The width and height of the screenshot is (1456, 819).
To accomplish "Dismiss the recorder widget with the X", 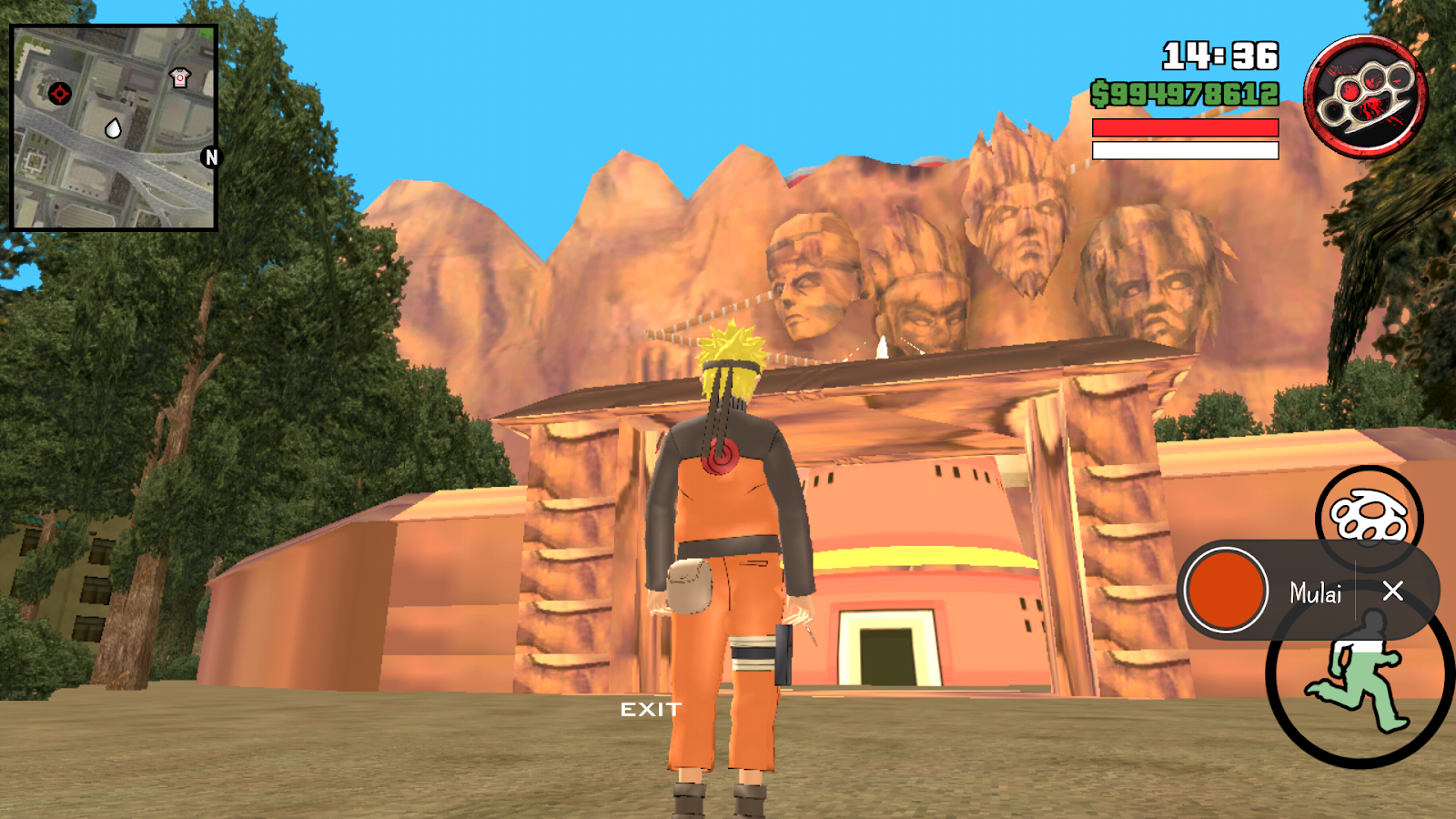I will point(1395,591).
